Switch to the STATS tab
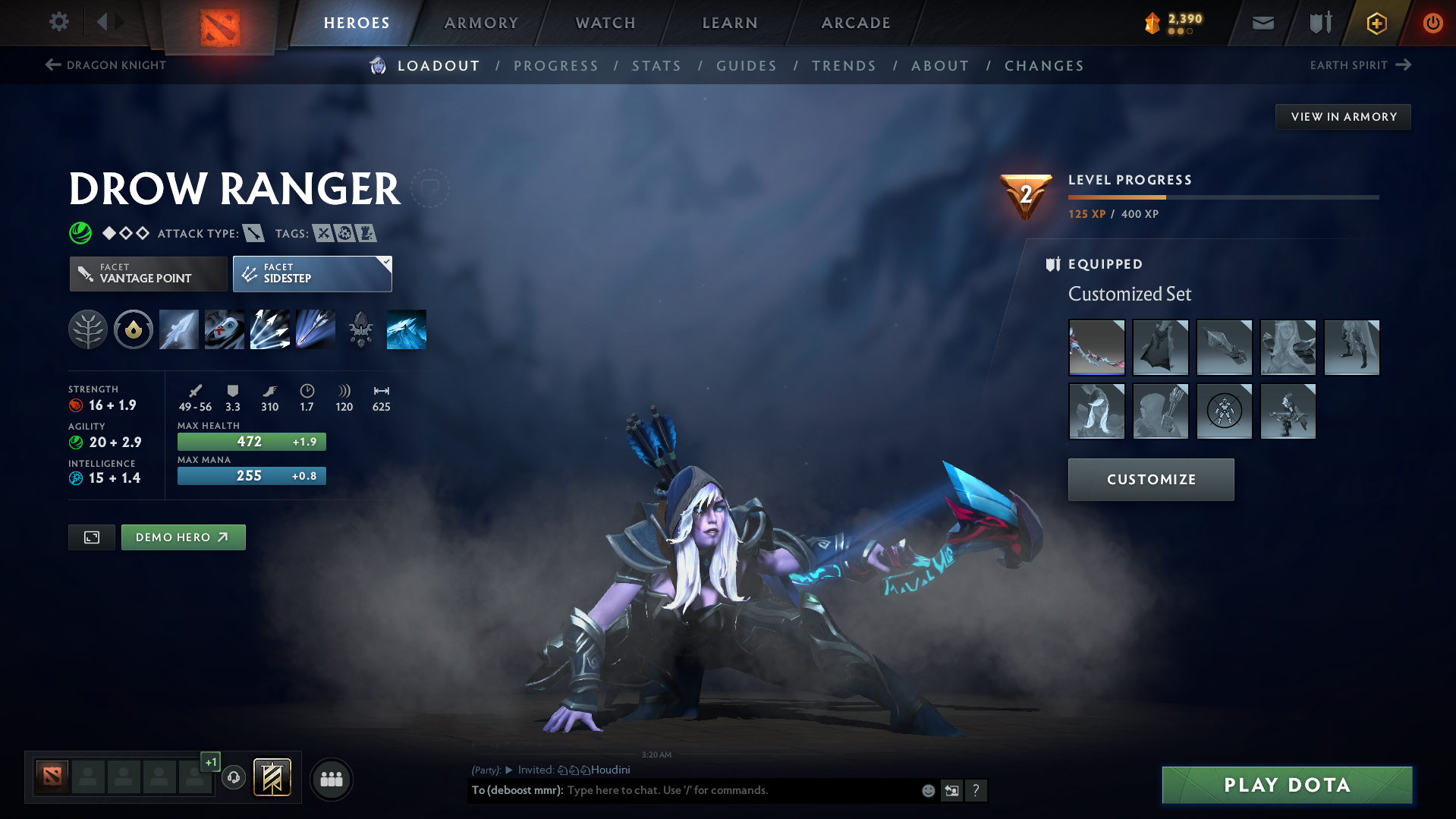The height and width of the screenshot is (819, 1456). click(656, 66)
